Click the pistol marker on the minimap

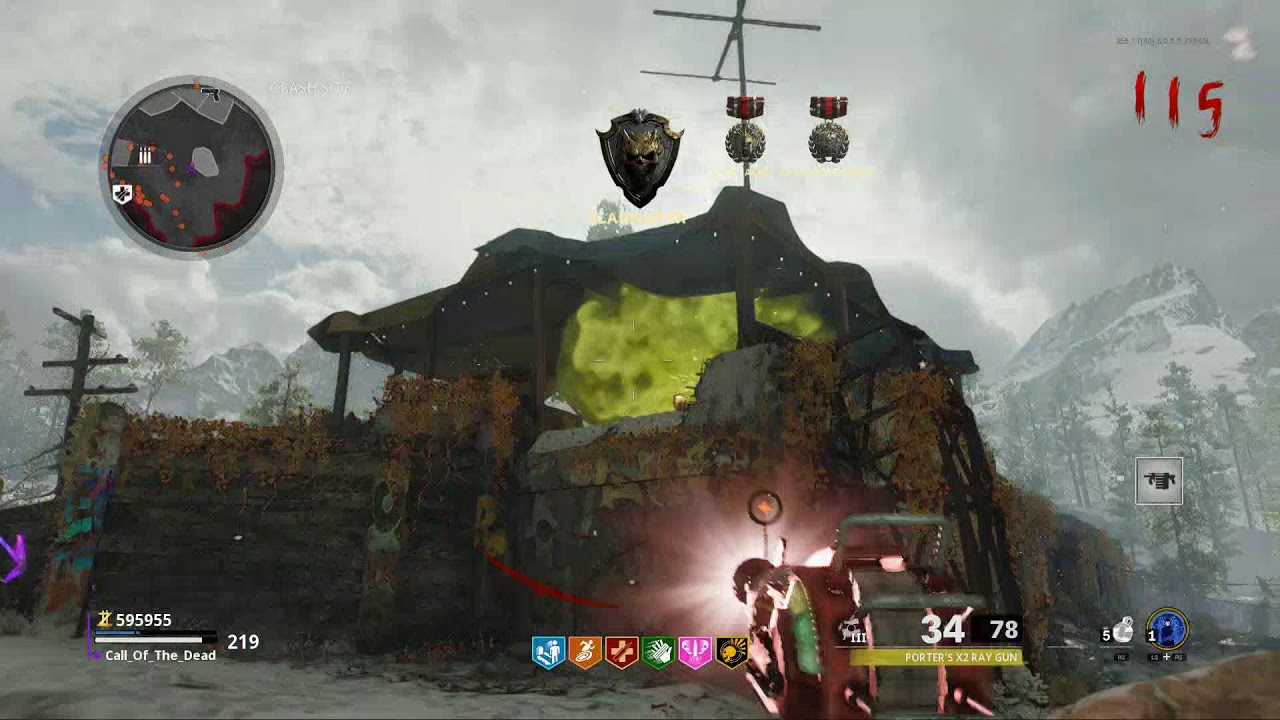click(210, 94)
